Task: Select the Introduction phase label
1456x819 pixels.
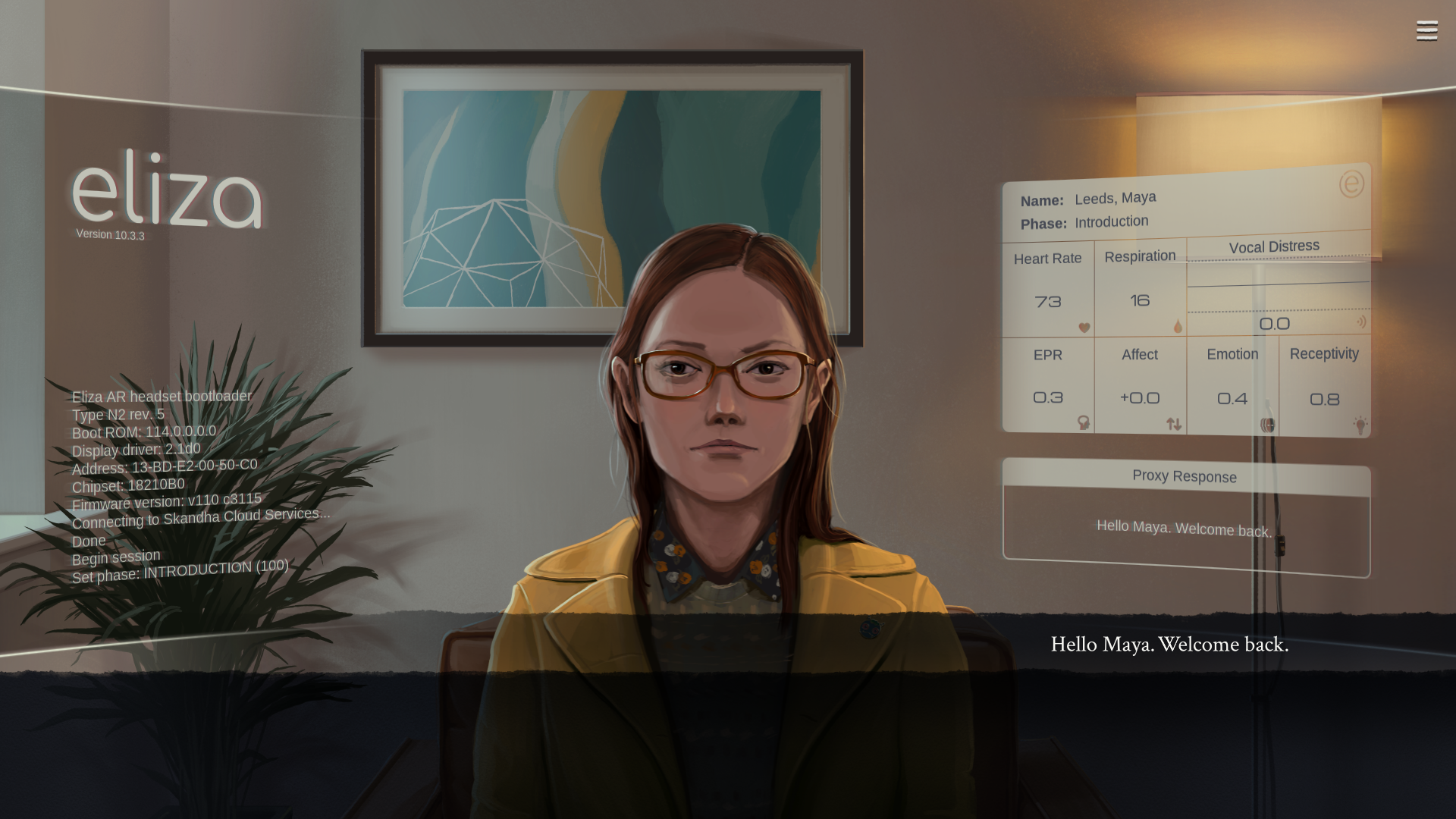Action: (x=1112, y=221)
